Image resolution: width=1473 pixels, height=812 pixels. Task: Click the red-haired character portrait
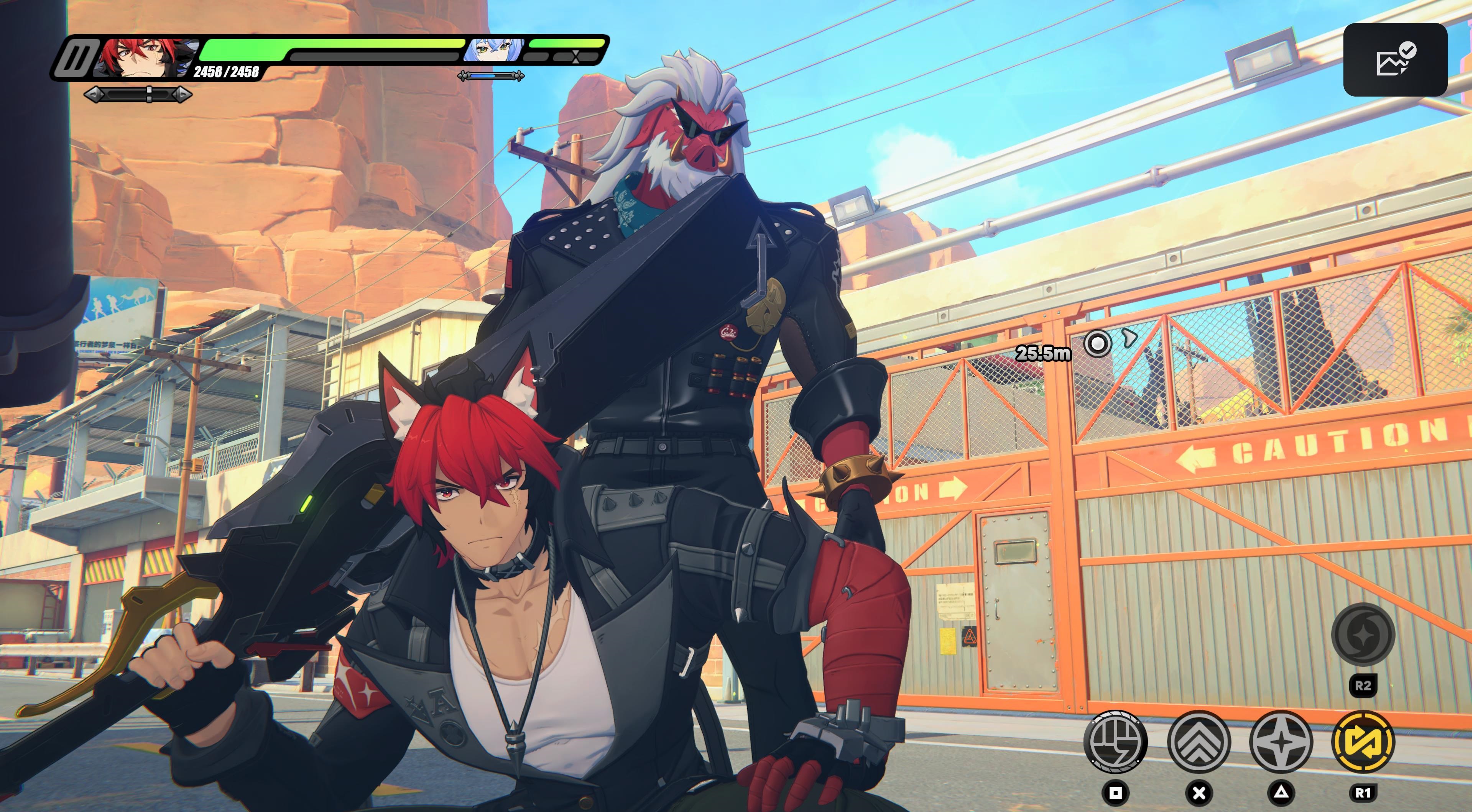(143, 57)
